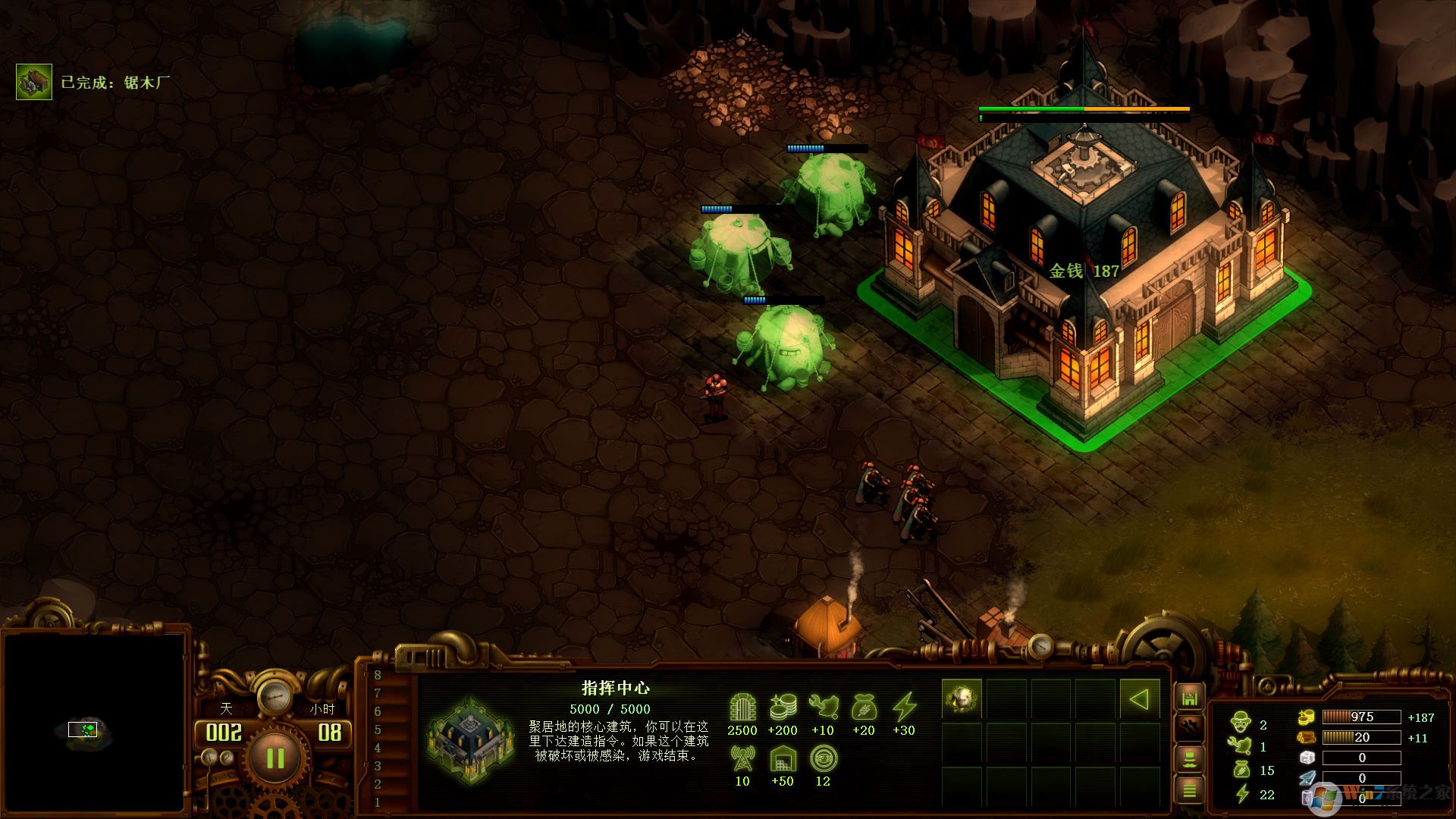The width and height of the screenshot is (1456, 819).
Task: Click the wrench and gear side button
Action: pyautogui.click(x=1189, y=728)
